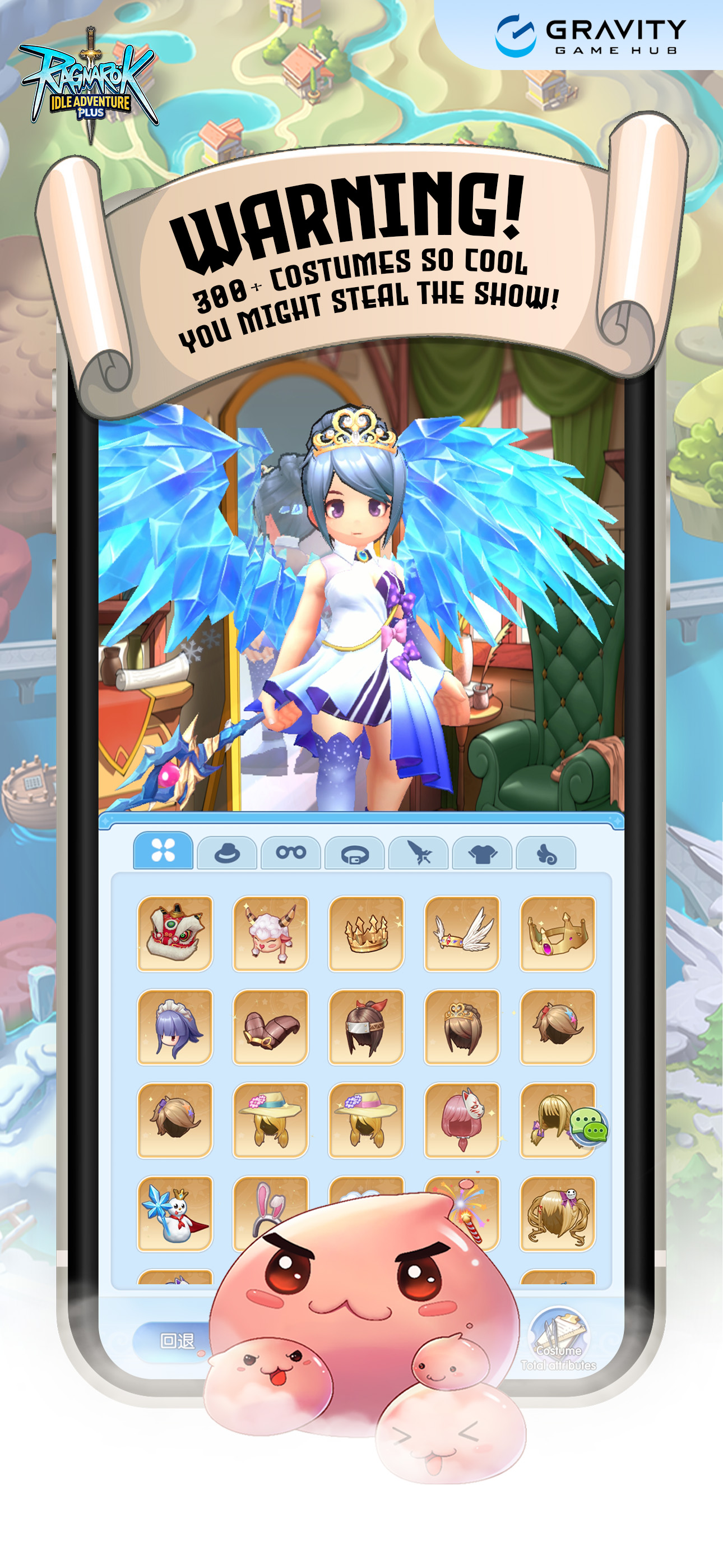
Task: Select the red lion dance headgear
Action: point(175,933)
